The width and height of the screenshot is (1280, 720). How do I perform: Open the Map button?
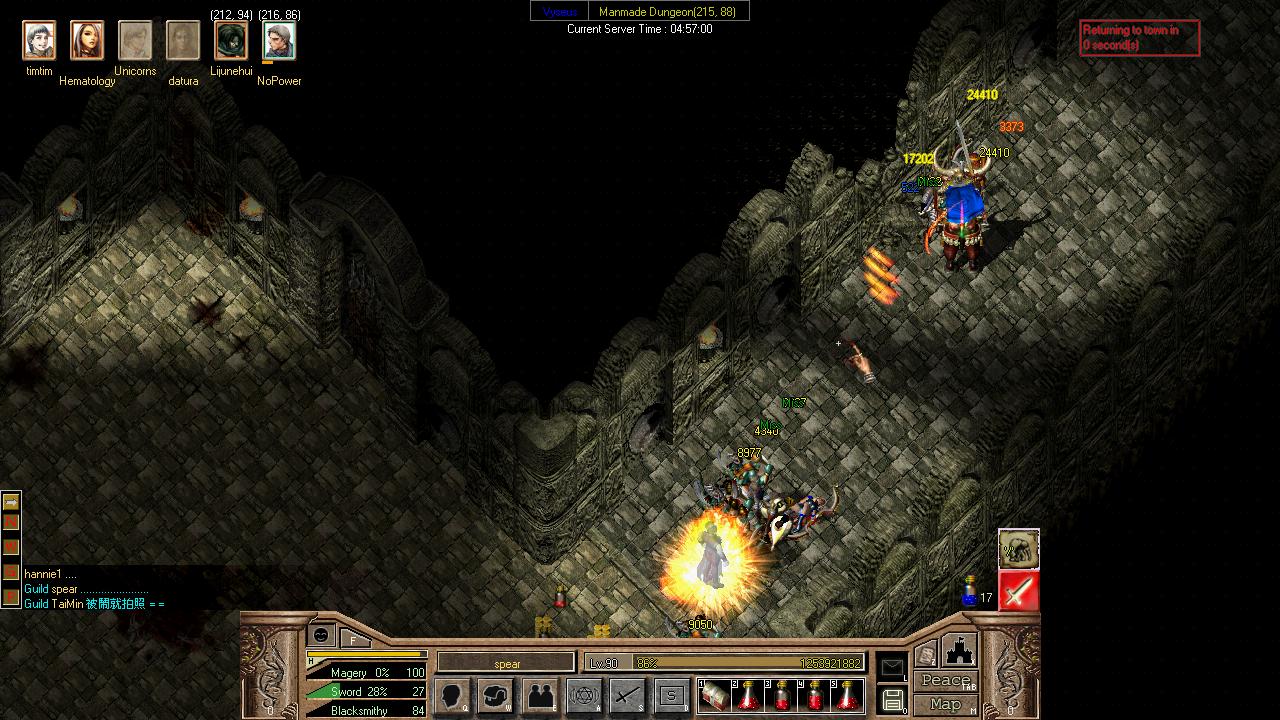click(945, 704)
